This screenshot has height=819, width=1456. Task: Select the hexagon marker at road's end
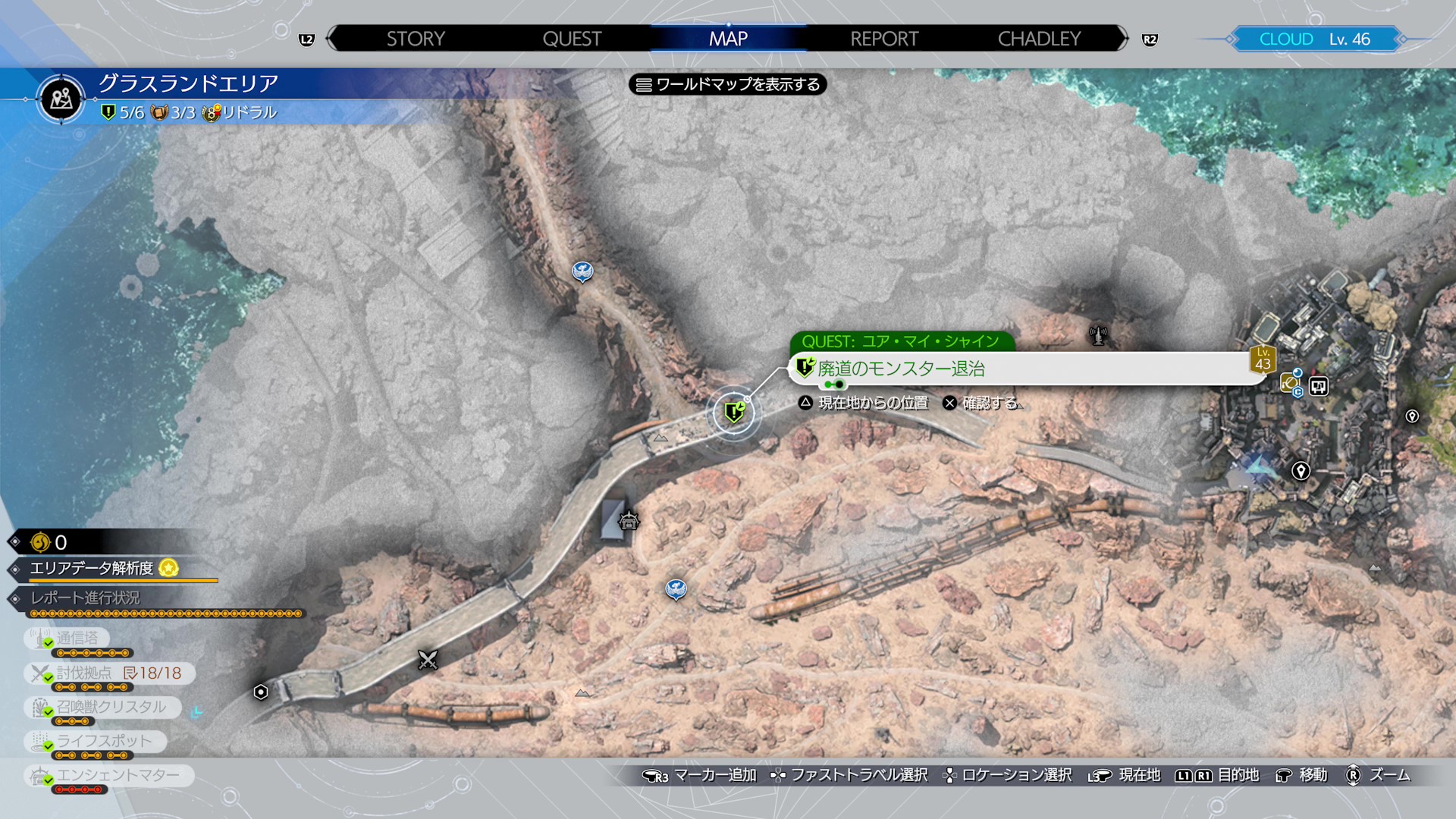(x=261, y=692)
